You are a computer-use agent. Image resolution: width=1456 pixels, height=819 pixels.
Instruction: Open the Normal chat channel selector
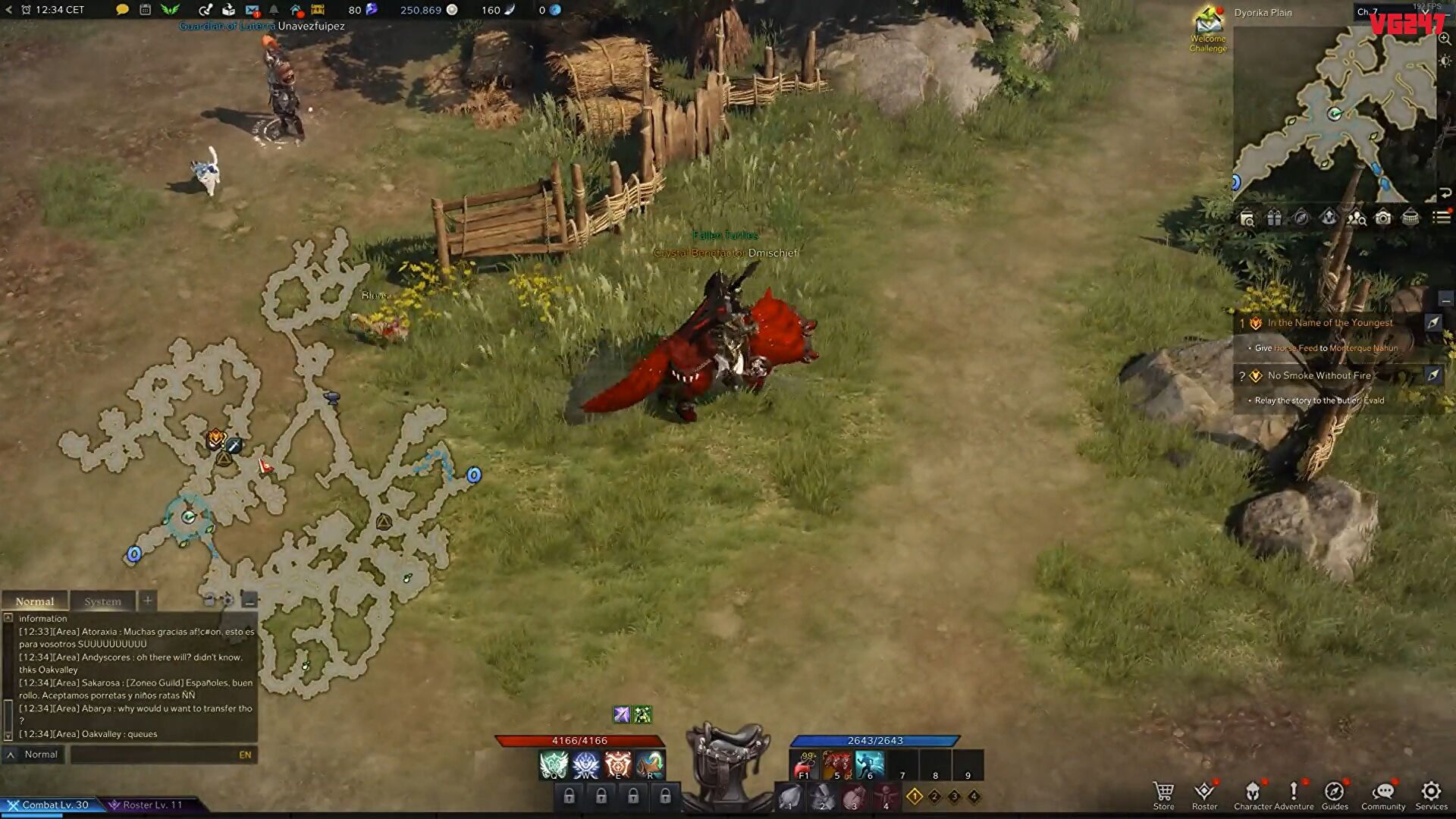34,754
